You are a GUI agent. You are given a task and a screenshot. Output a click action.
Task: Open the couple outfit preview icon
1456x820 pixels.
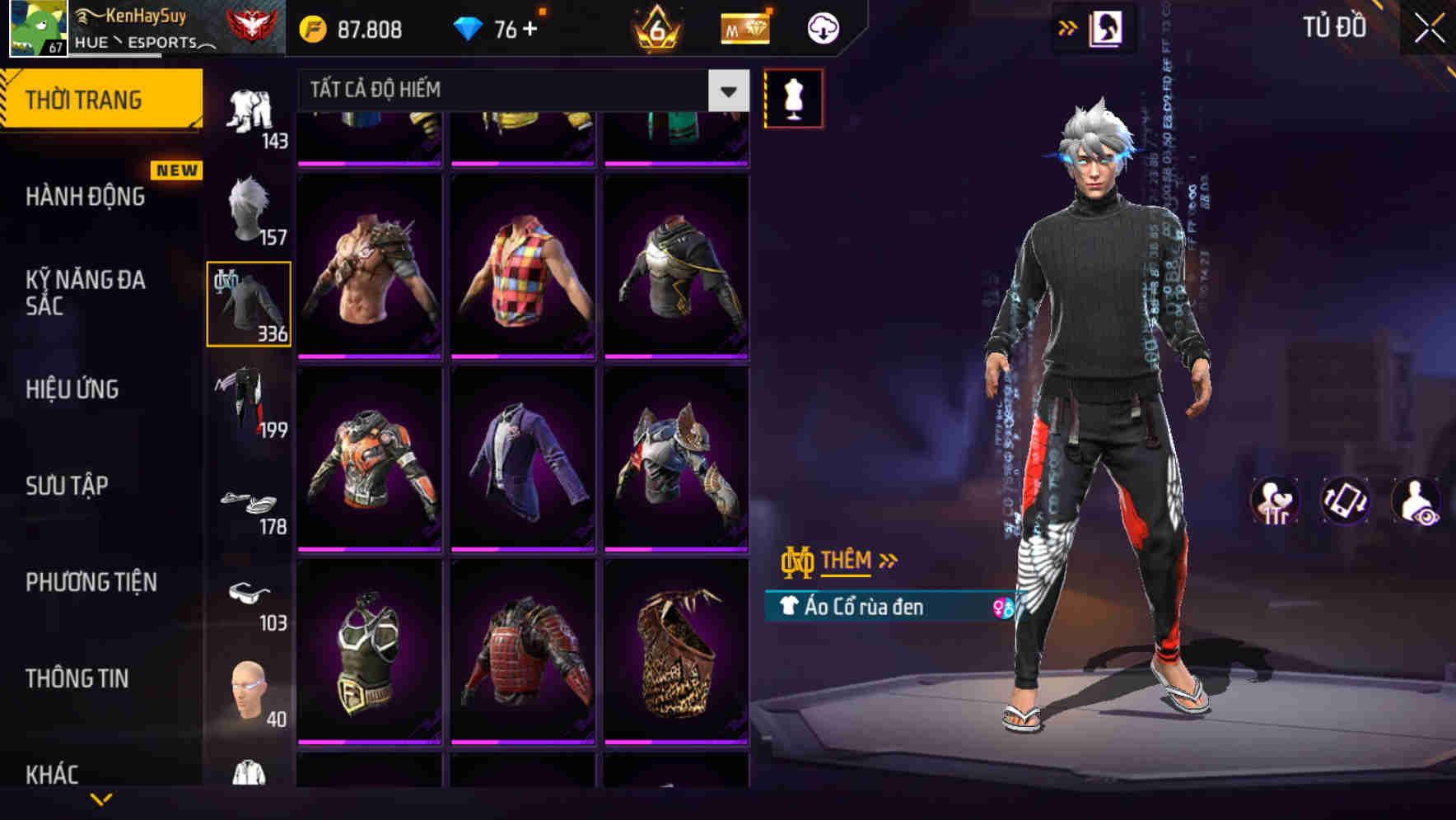tap(1275, 502)
